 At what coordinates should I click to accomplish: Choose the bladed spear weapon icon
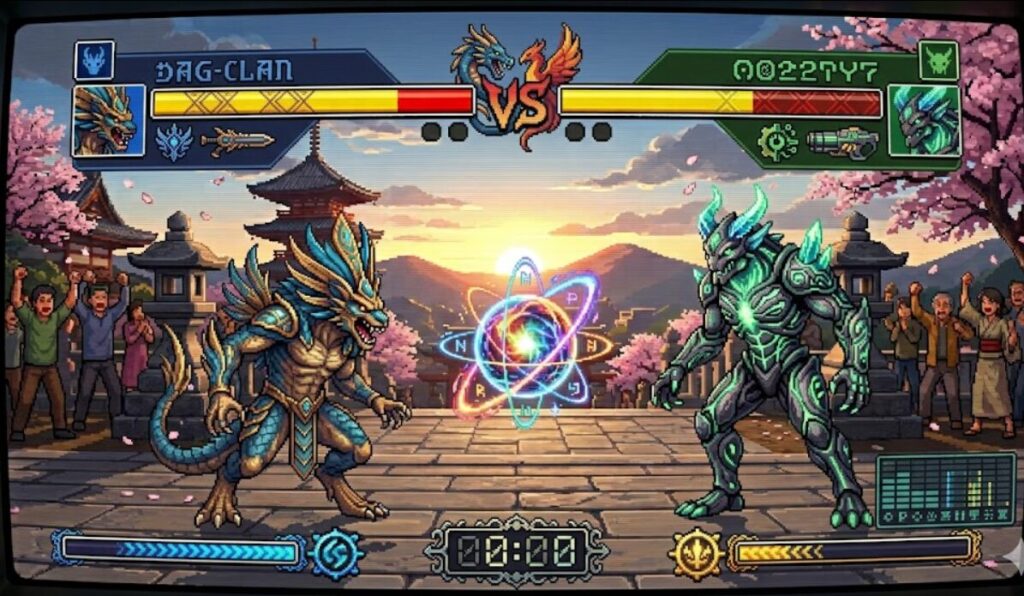(x=237, y=142)
